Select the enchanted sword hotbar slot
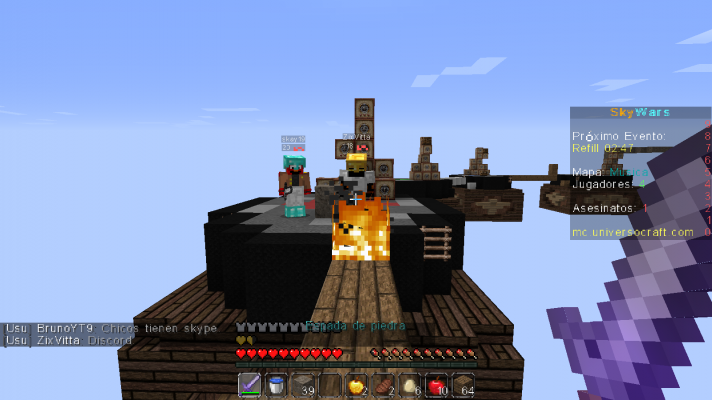This screenshot has height=400, width=712. click(x=250, y=385)
